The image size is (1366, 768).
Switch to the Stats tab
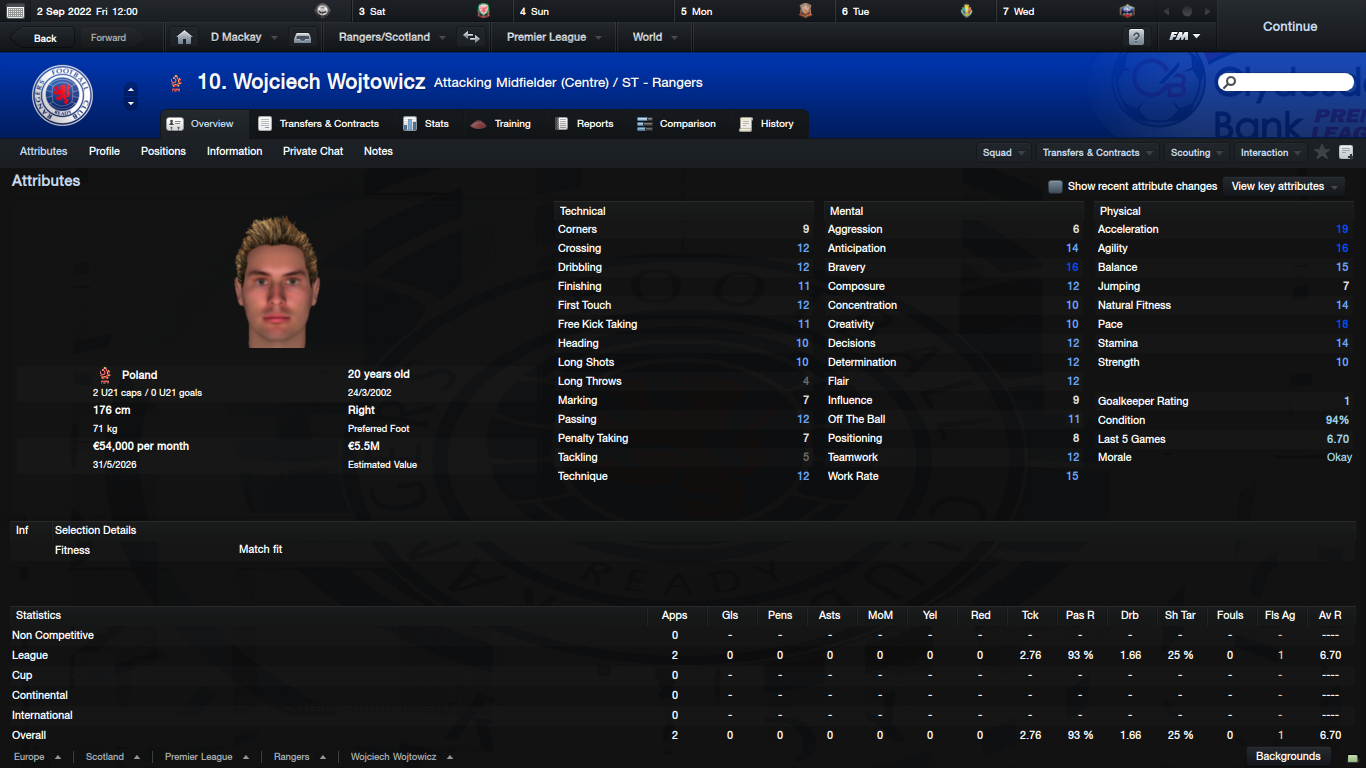tap(426, 124)
